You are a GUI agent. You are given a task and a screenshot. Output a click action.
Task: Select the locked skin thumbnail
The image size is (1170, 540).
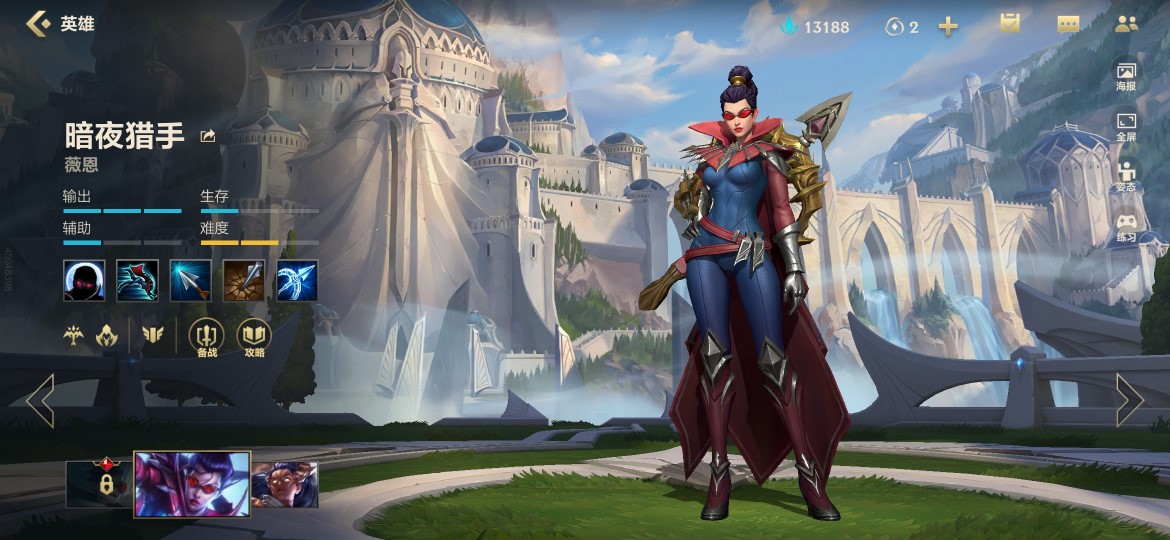point(99,484)
